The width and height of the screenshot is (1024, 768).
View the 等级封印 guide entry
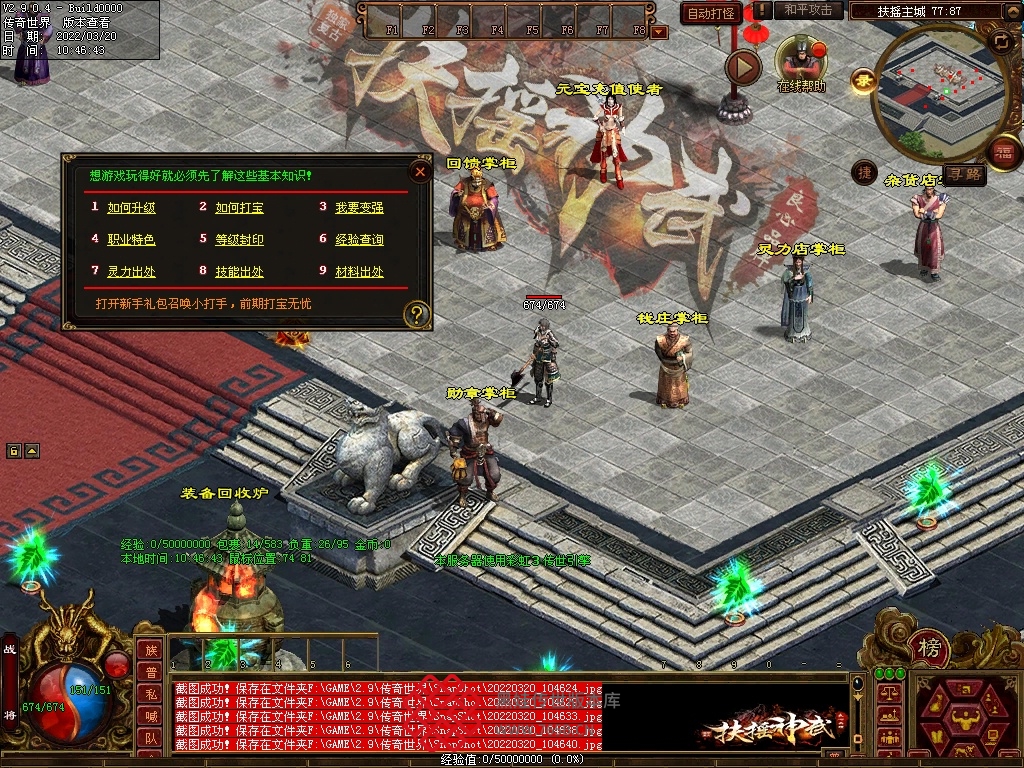click(x=239, y=240)
